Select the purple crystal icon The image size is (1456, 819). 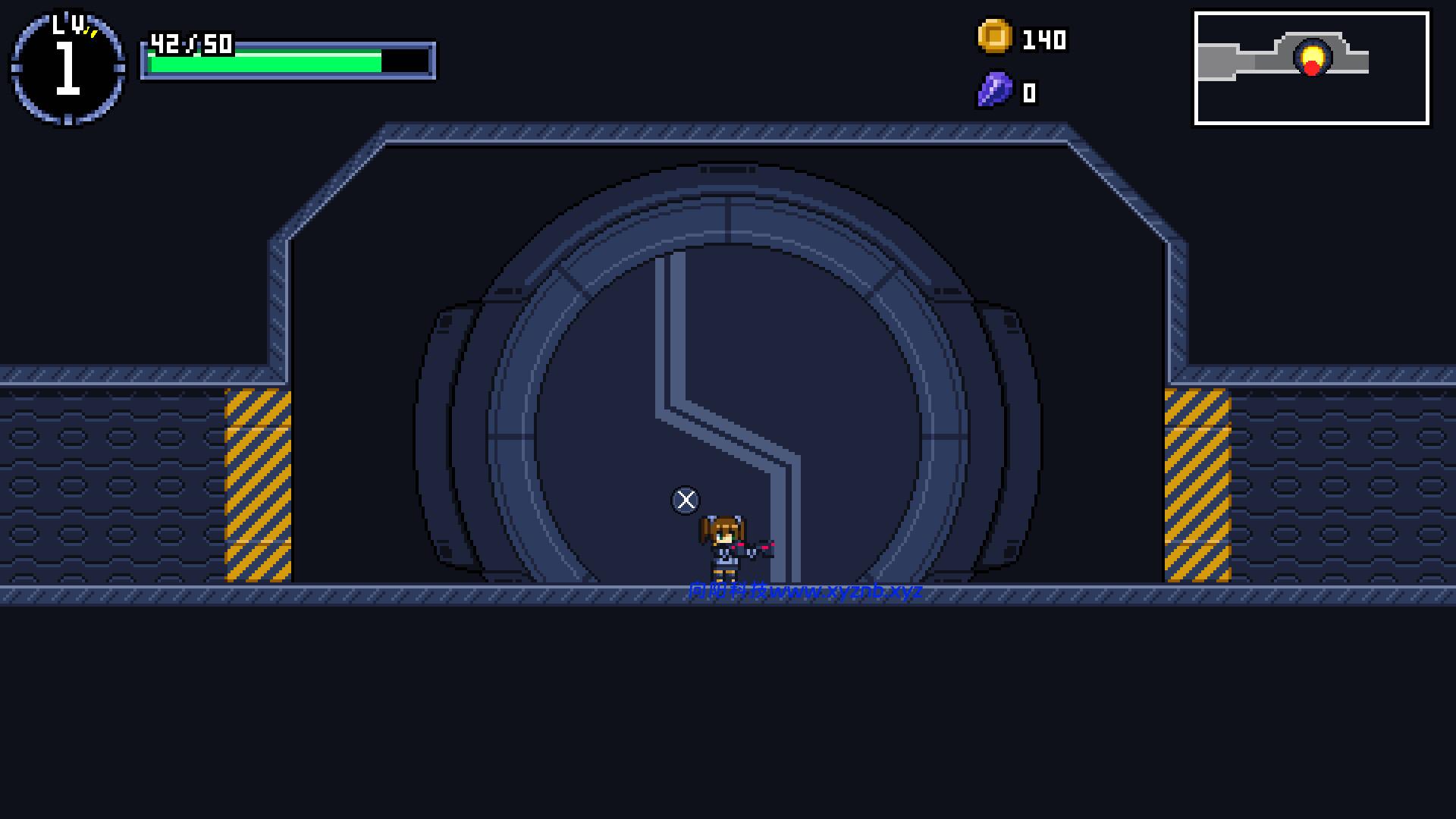coord(994,91)
